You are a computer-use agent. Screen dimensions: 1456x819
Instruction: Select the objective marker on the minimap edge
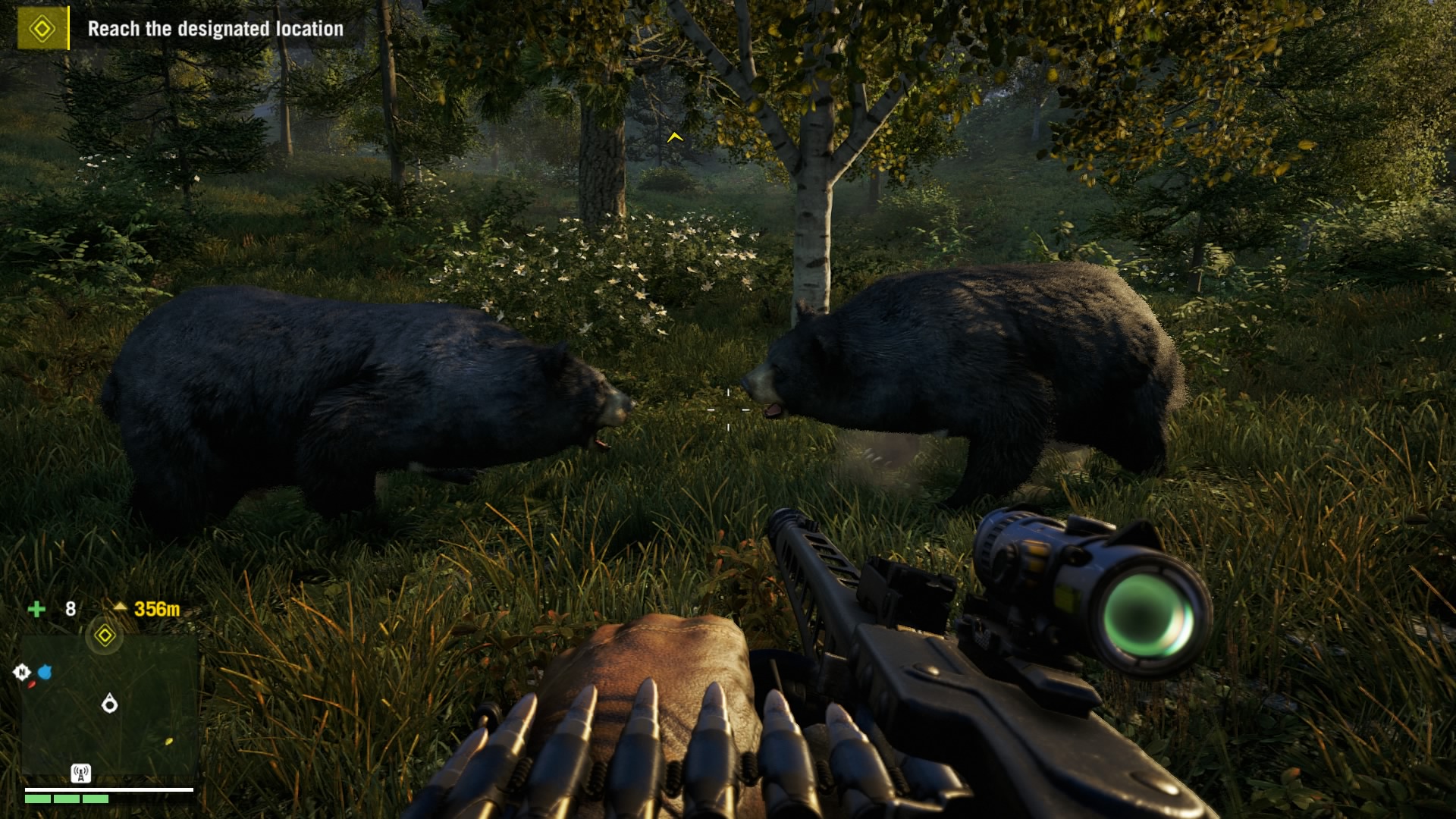[105, 635]
